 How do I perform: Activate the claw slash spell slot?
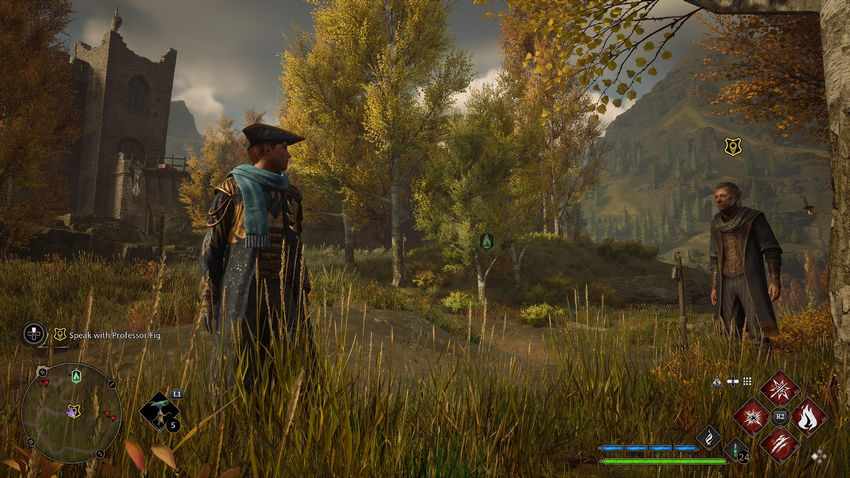click(x=779, y=444)
